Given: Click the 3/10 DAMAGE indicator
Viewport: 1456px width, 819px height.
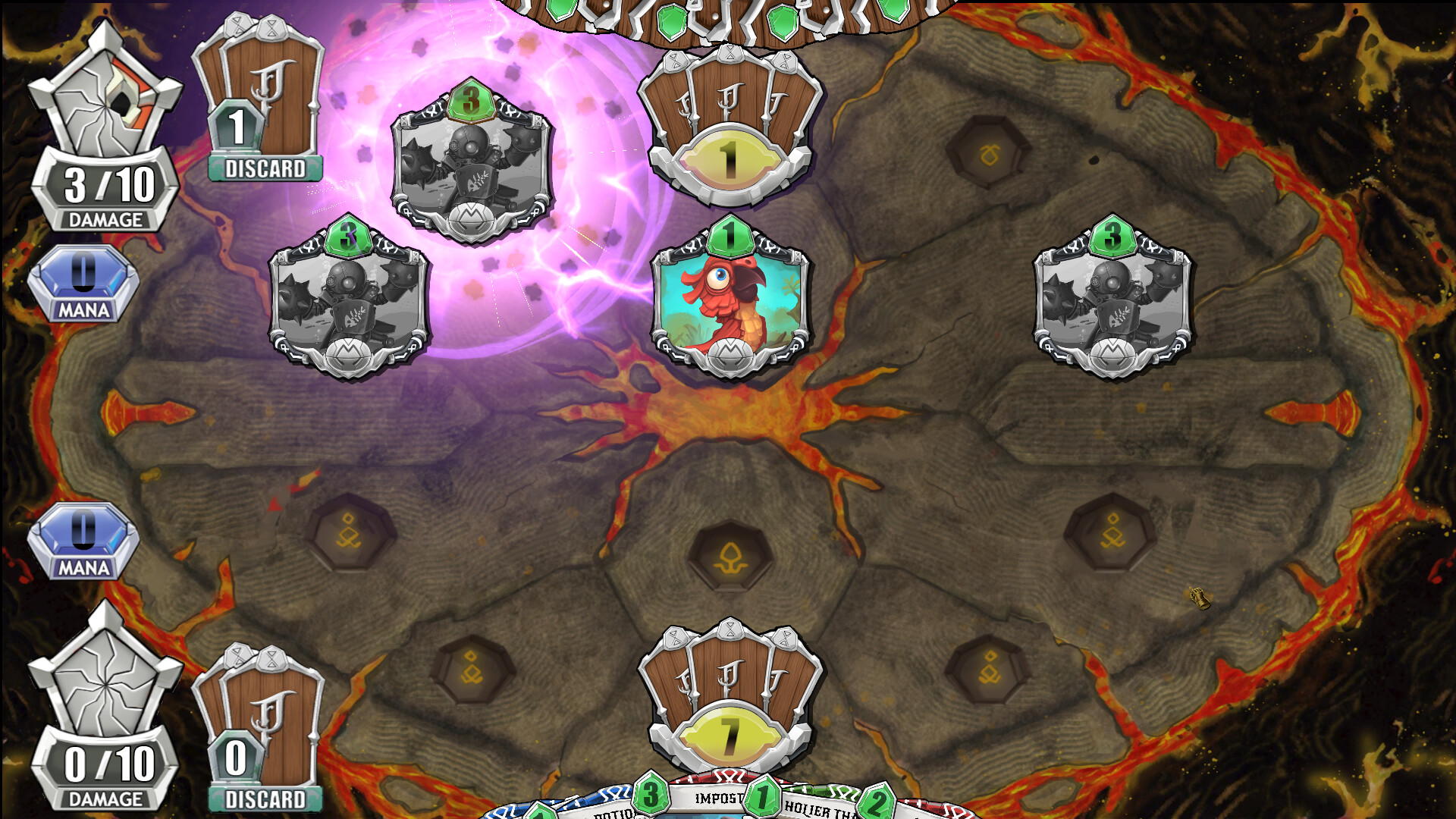Looking at the screenshot, I should [x=106, y=186].
